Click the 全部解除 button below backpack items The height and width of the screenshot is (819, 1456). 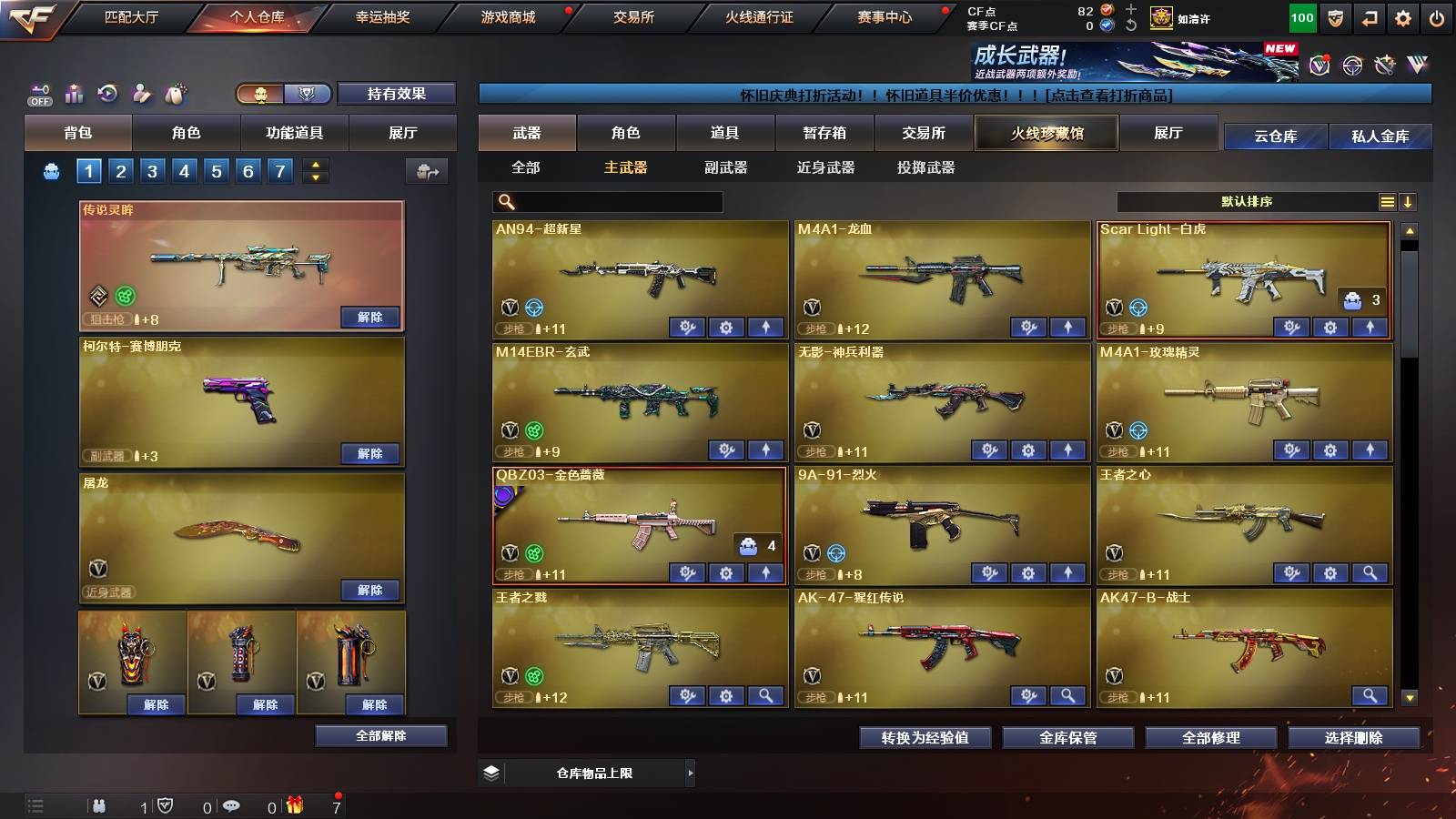coord(381,735)
